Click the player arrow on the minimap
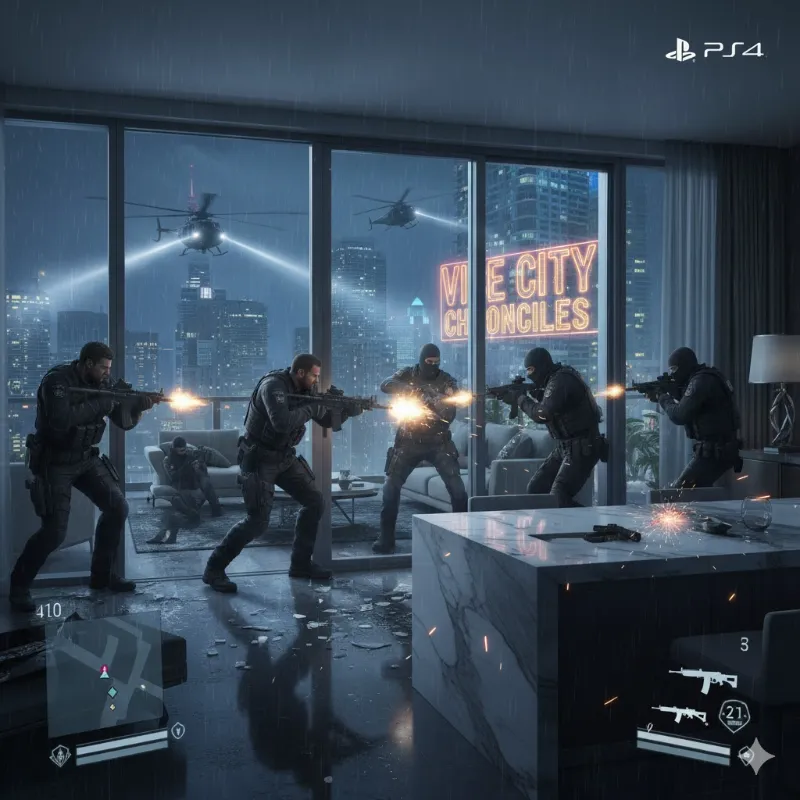Viewport: 800px width, 800px height. tap(102, 672)
